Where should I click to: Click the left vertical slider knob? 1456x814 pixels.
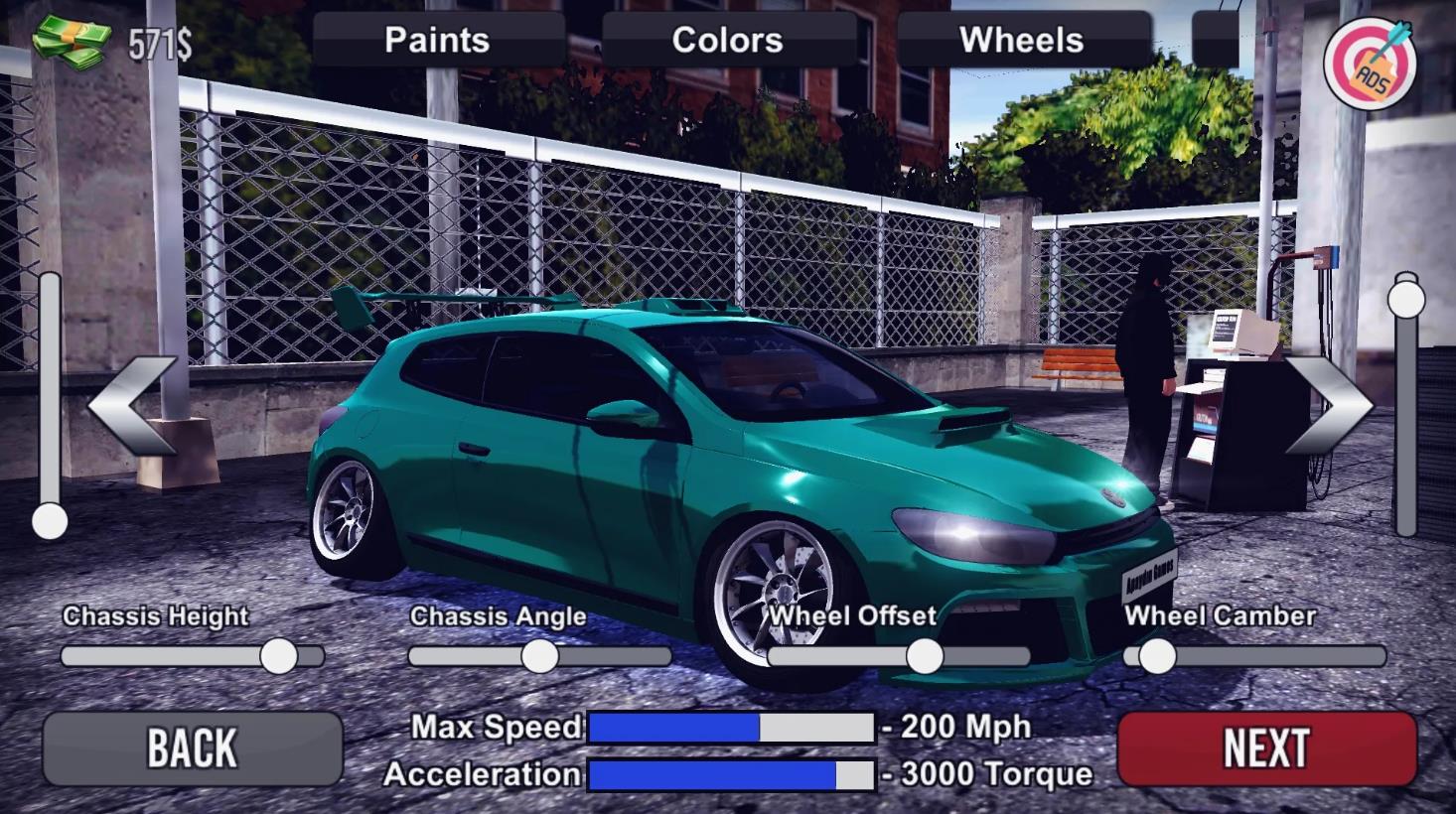coord(50,521)
